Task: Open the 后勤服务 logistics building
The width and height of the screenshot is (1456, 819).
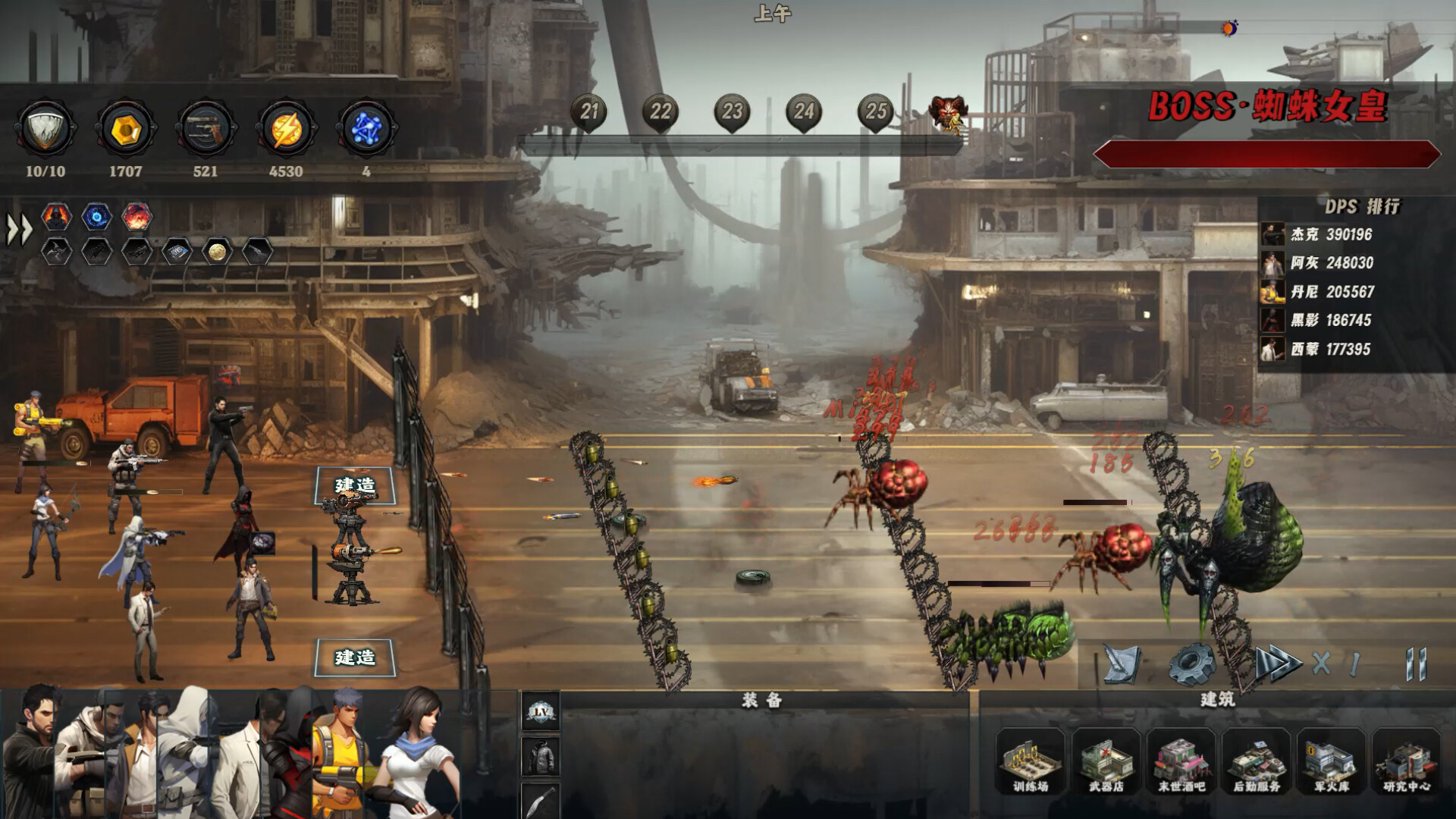Action: pyautogui.click(x=1257, y=760)
